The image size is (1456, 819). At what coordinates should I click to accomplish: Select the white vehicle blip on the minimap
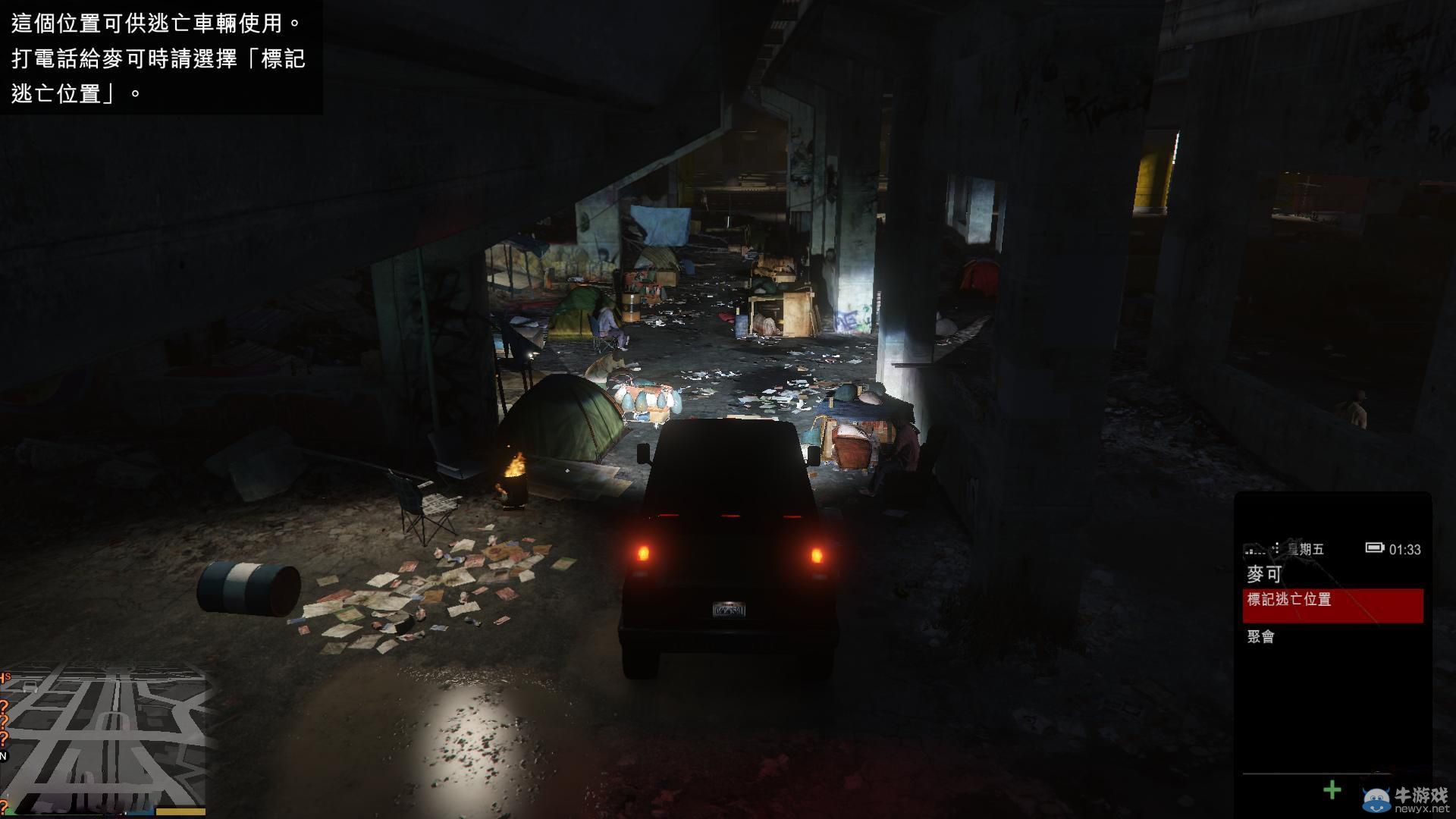[30, 686]
